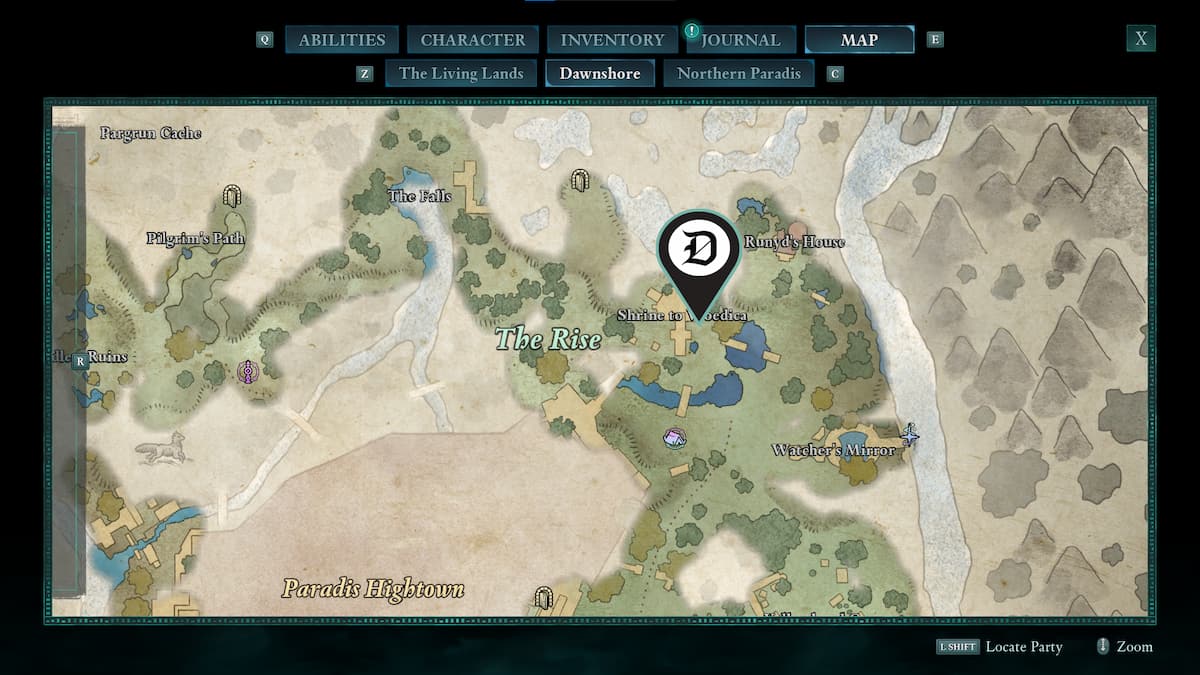The image size is (1200, 675).
Task: Click the archway marker near Pilgrim's Path
Action: click(x=233, y=195)
